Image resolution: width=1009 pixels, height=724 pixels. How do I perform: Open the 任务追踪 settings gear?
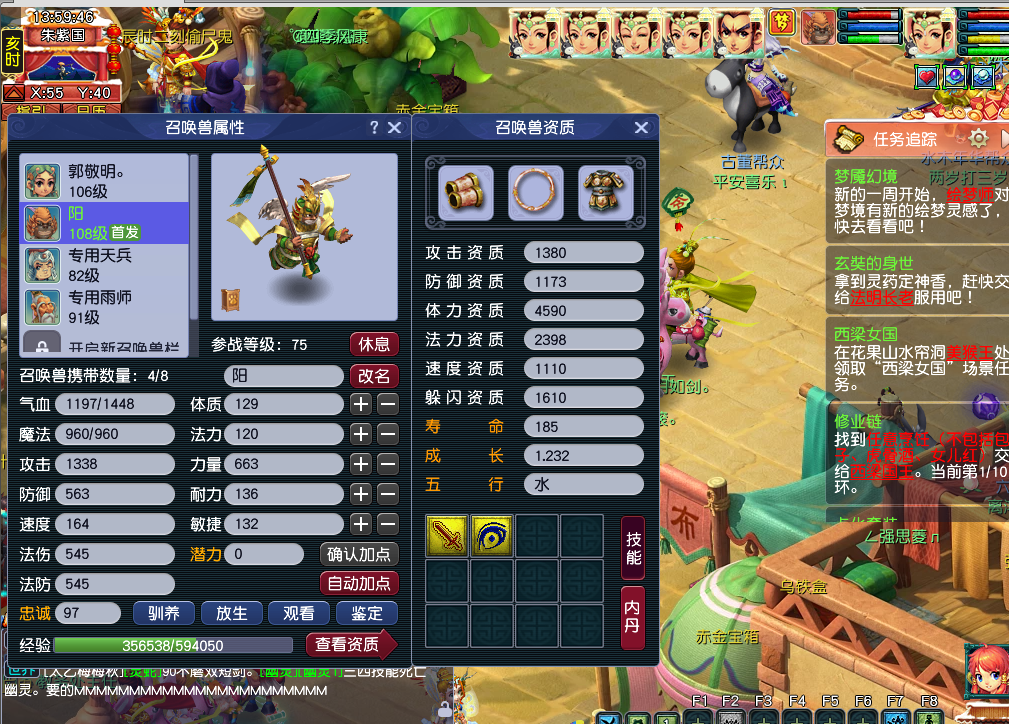click(979, 139)
